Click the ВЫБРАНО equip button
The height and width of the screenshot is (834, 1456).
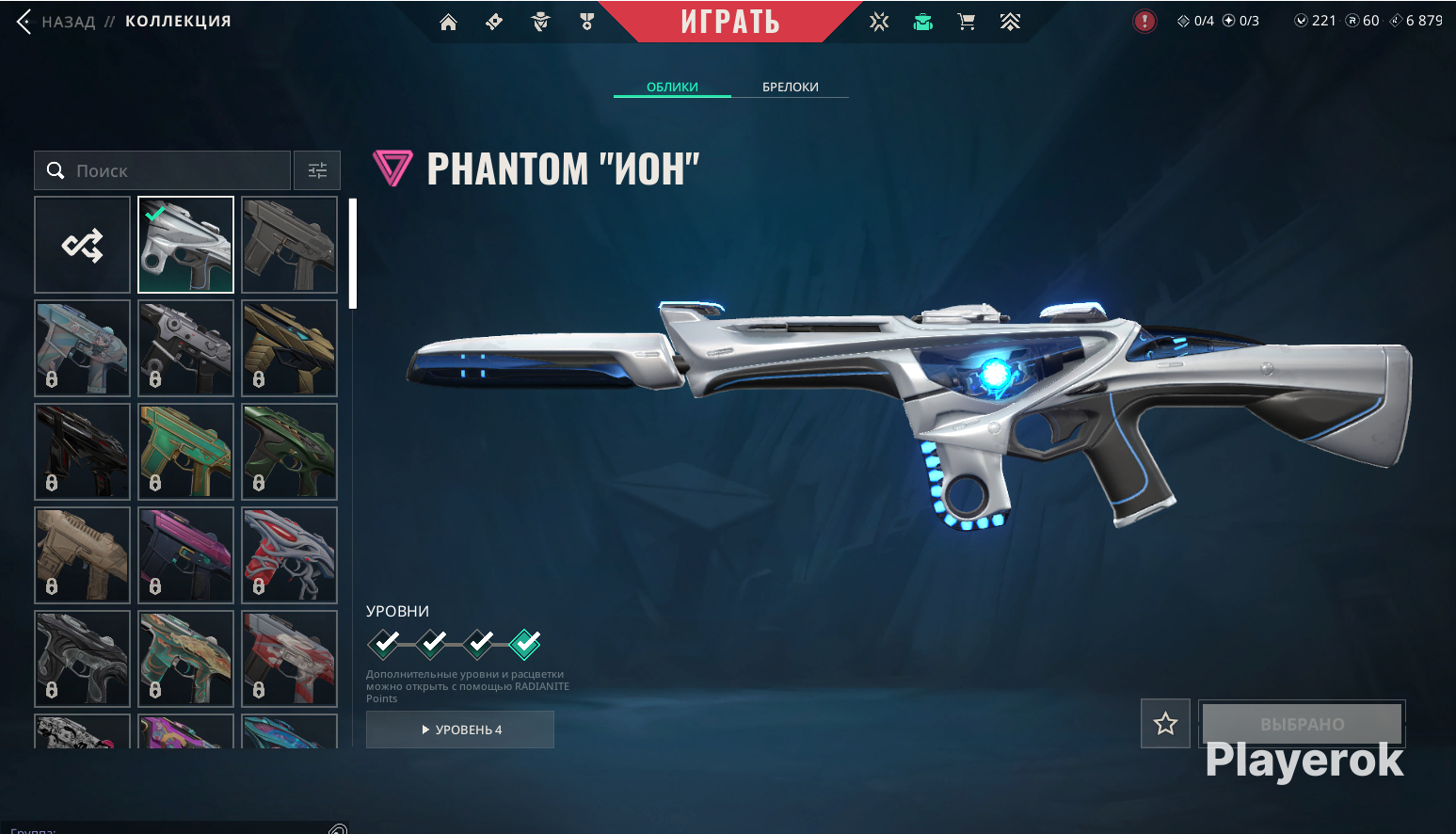tap(1302, 724)
